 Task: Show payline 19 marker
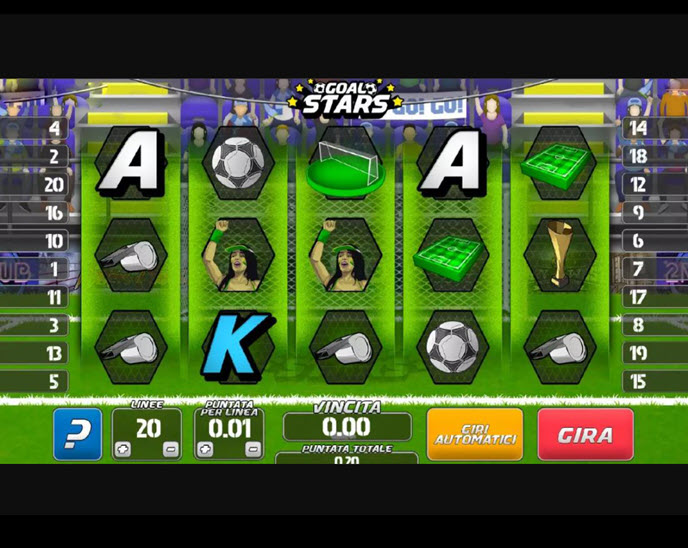tap(638, 353)
